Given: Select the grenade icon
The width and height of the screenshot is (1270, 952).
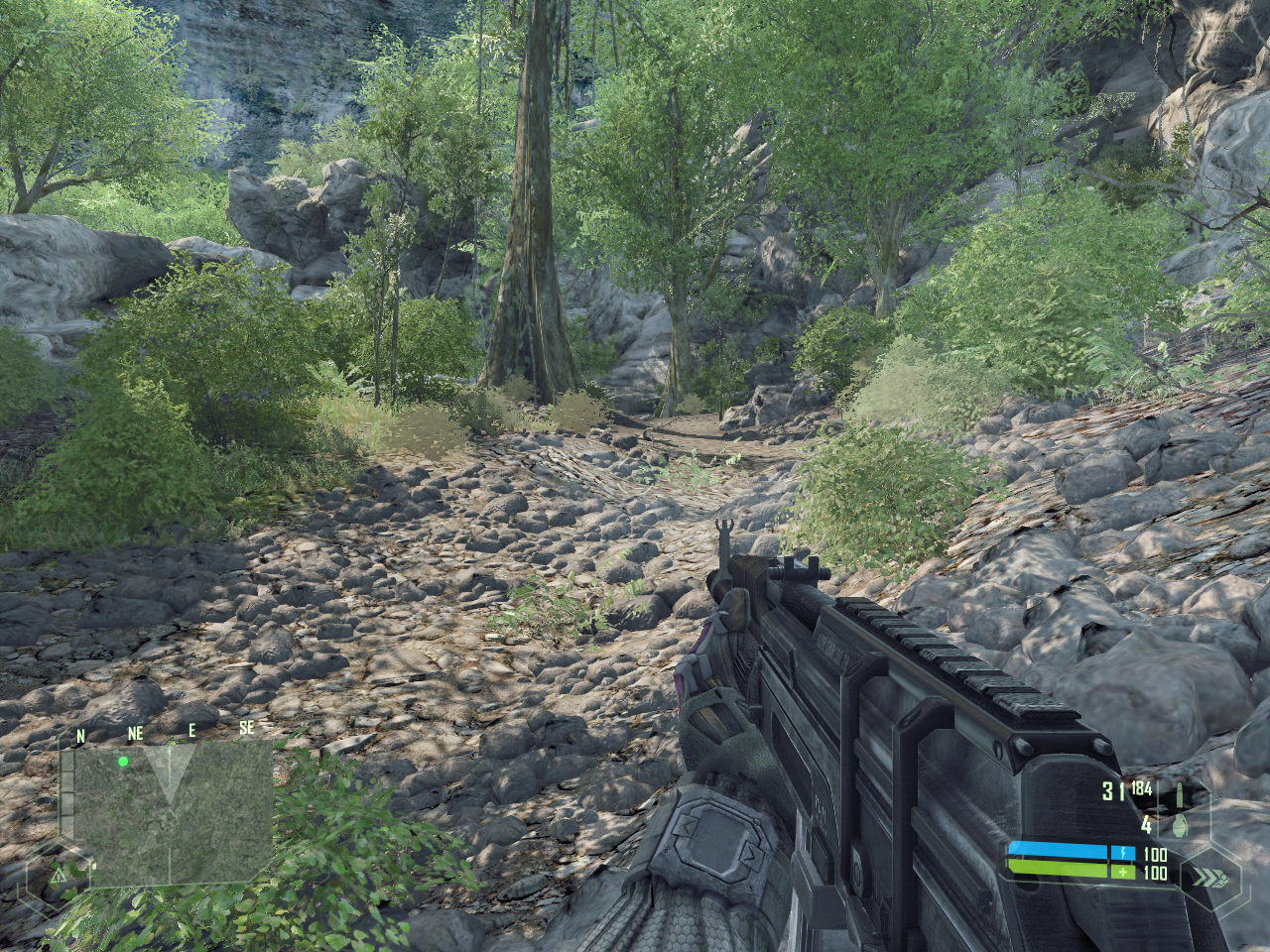Looking at the screenshot, I should pyautogui.click(x=1179, y=825).
